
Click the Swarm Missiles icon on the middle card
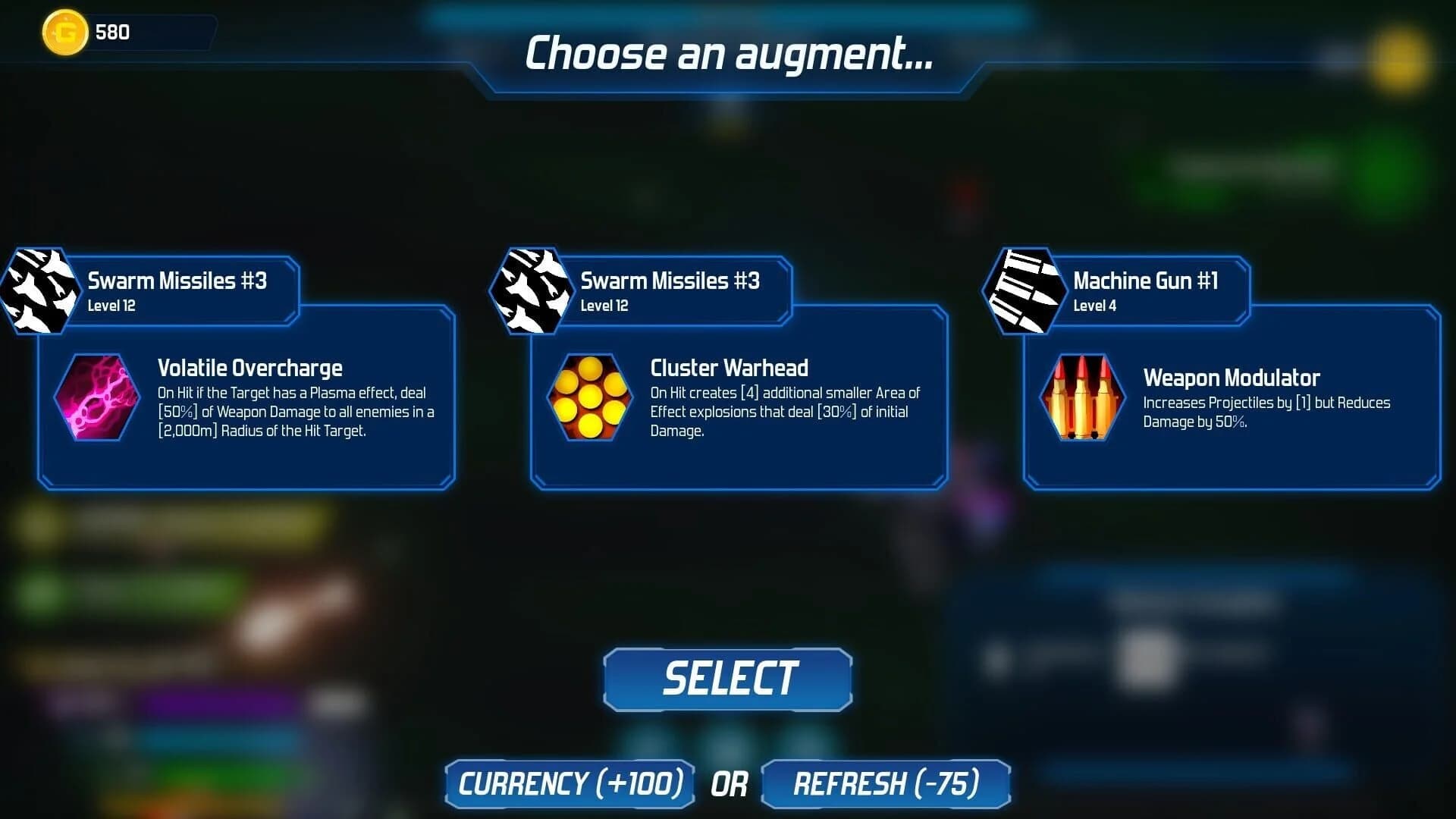pos(531,290)
